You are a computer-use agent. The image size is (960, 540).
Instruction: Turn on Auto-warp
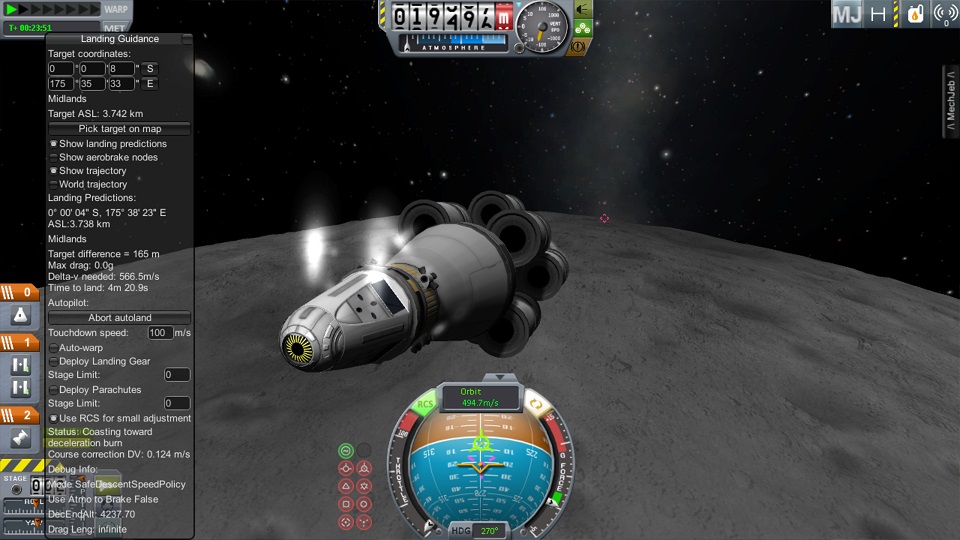(x=53, y=348)
